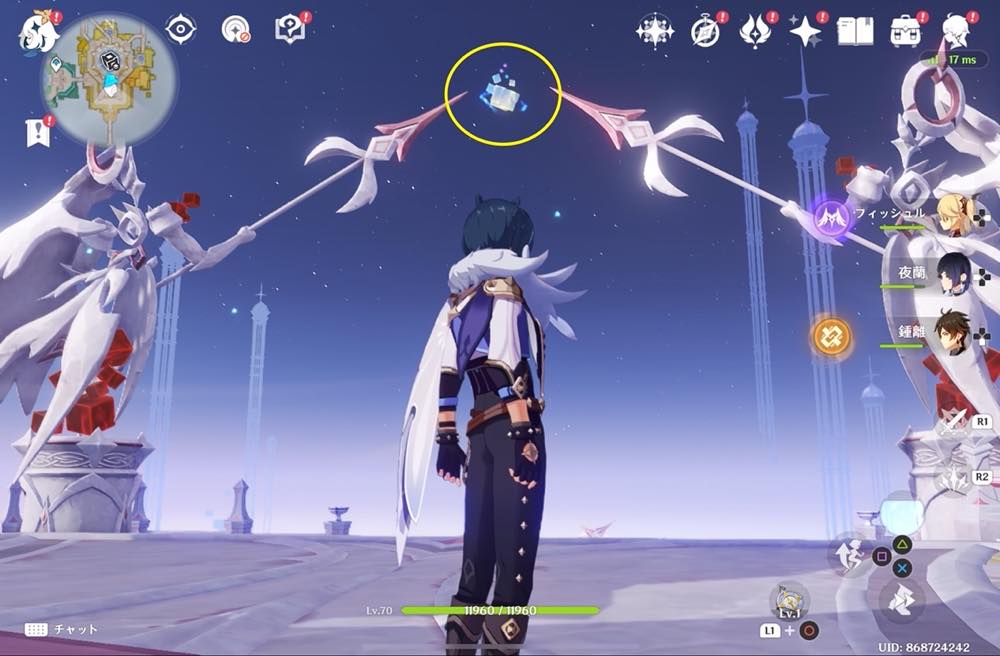Open the Wish sparkle star icon
Image resolution: width=1000 pixels, height=656 pixels.
(805, 31)
